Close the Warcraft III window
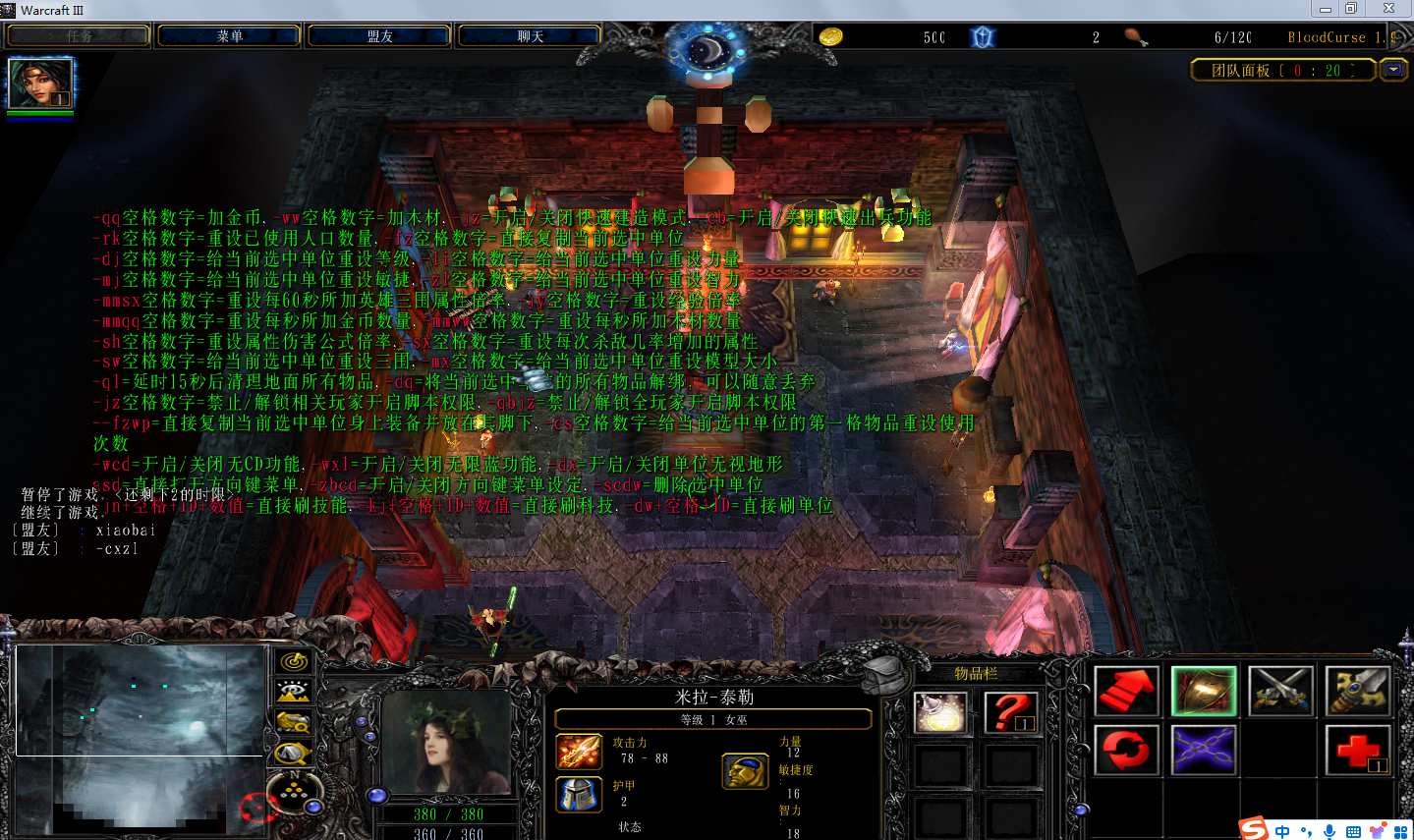 click(x=1388, y=9)
